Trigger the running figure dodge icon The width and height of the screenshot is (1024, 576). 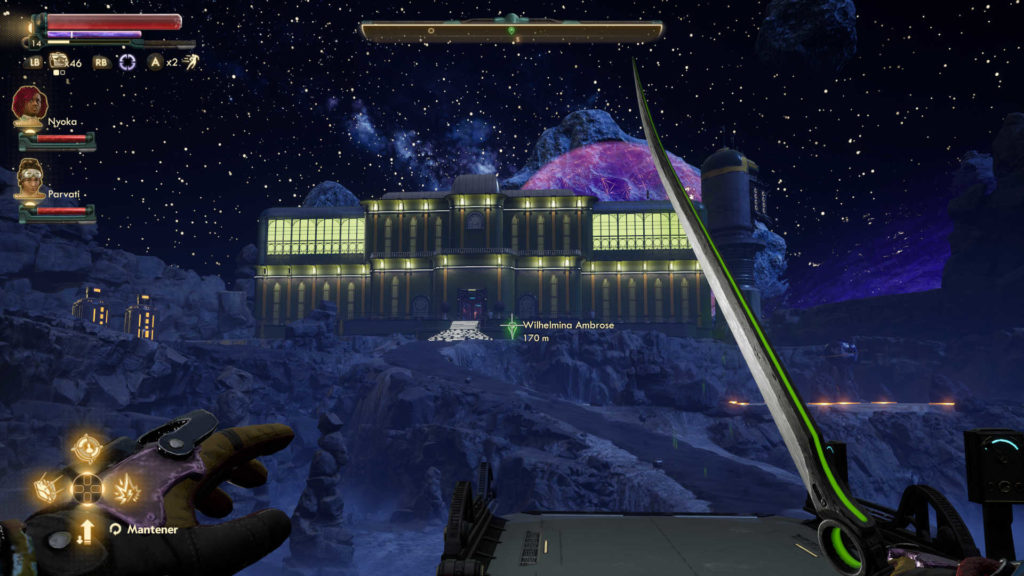tap(191, 62)
